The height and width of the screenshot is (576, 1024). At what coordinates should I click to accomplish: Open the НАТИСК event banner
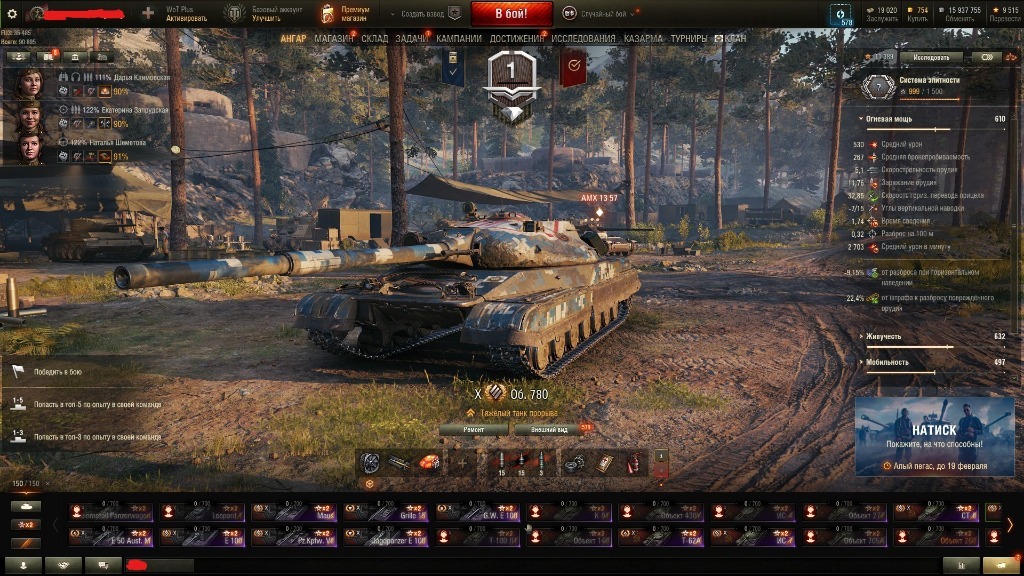tap(934, 435)
